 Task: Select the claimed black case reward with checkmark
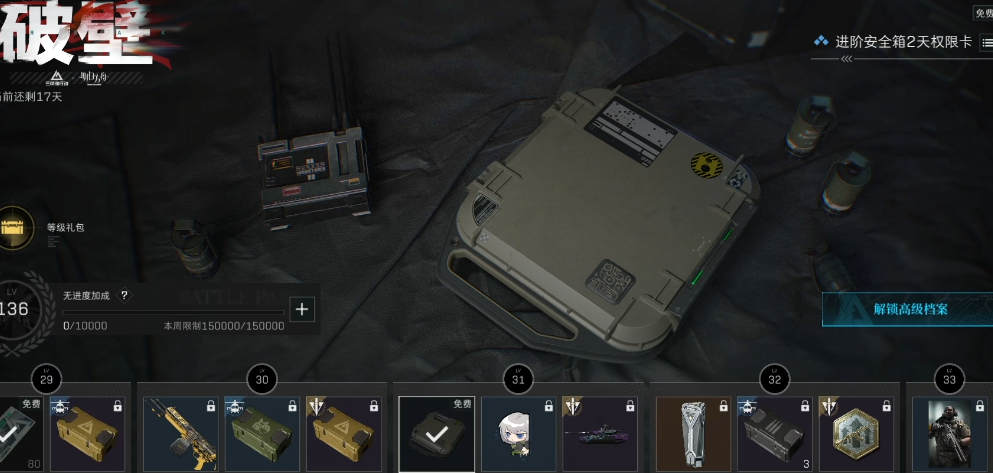tap(436, 434)
